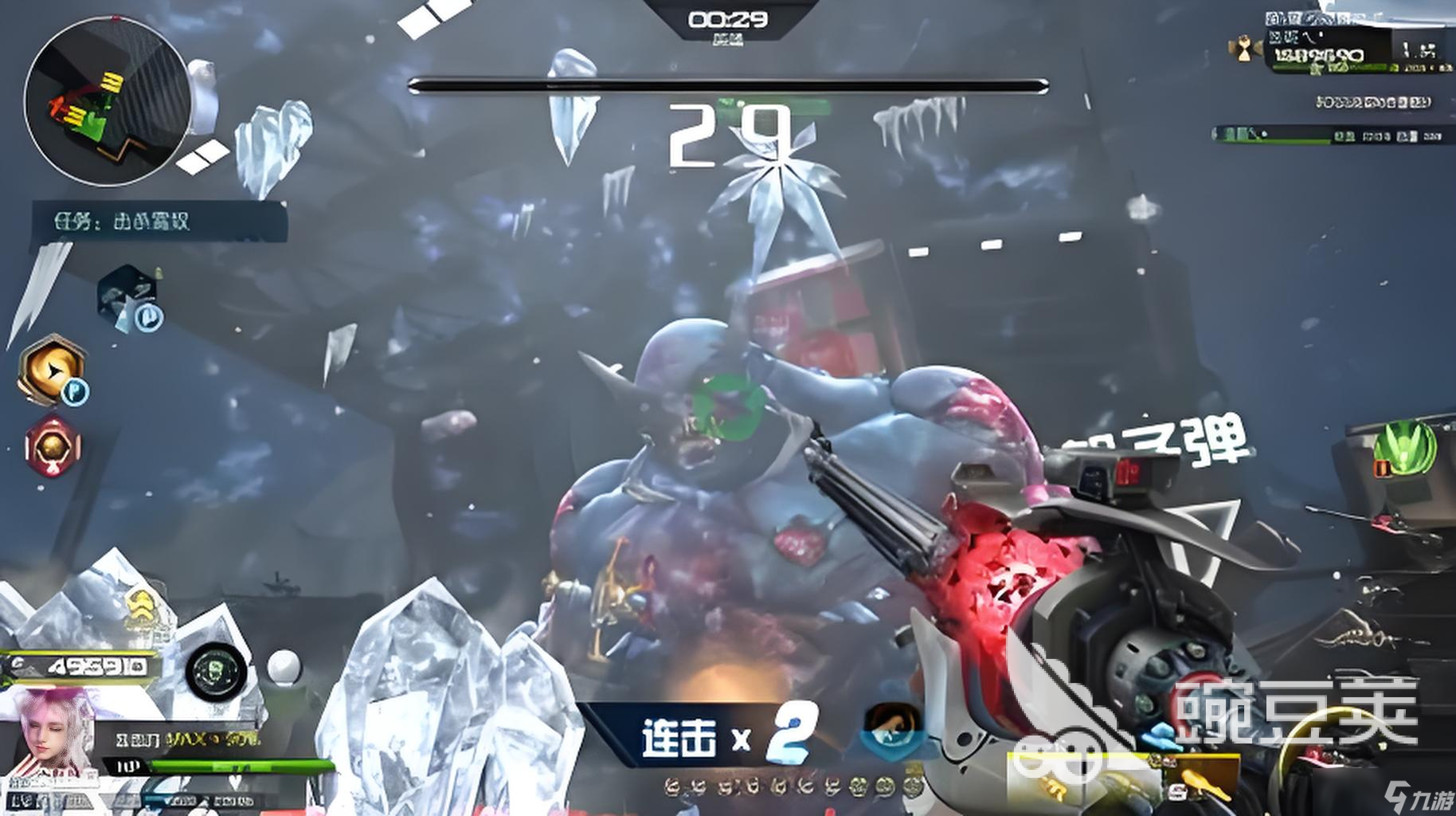The image size is (1456, 816).
Task: Trigger the red hexagon orb skill
Action: click(53, 446)
